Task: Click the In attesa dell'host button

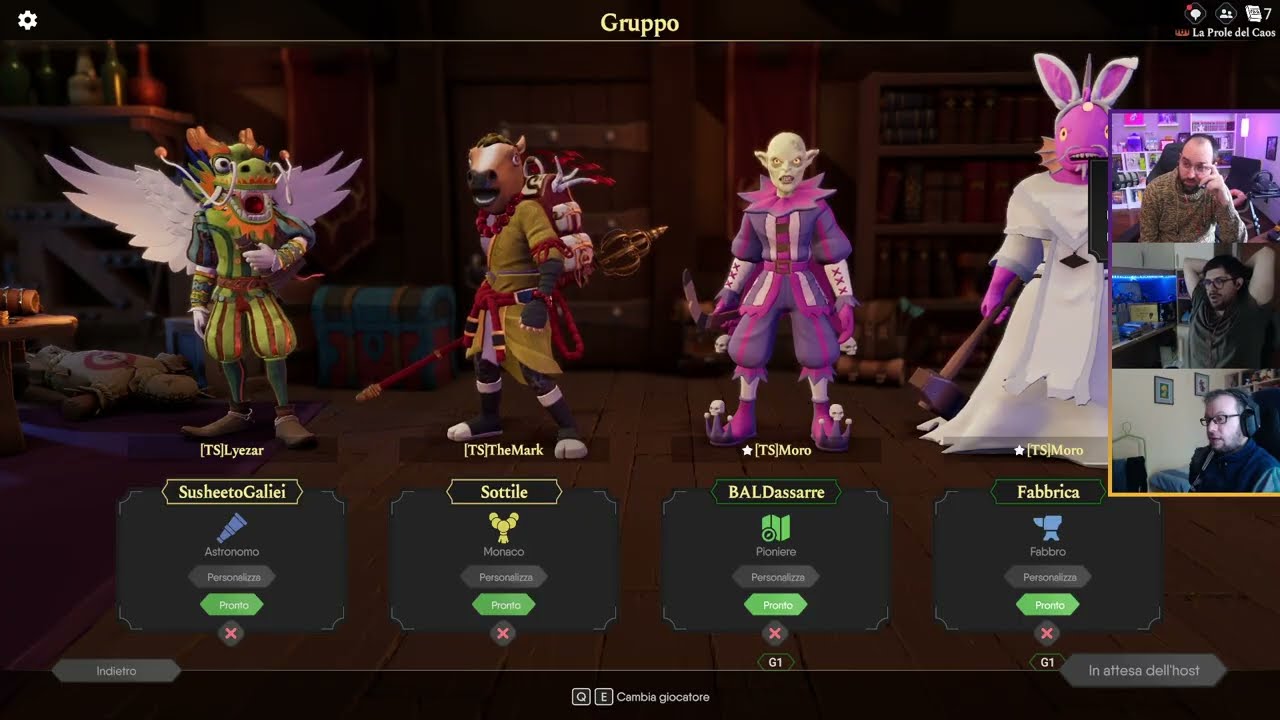Action: [1143, 671]
